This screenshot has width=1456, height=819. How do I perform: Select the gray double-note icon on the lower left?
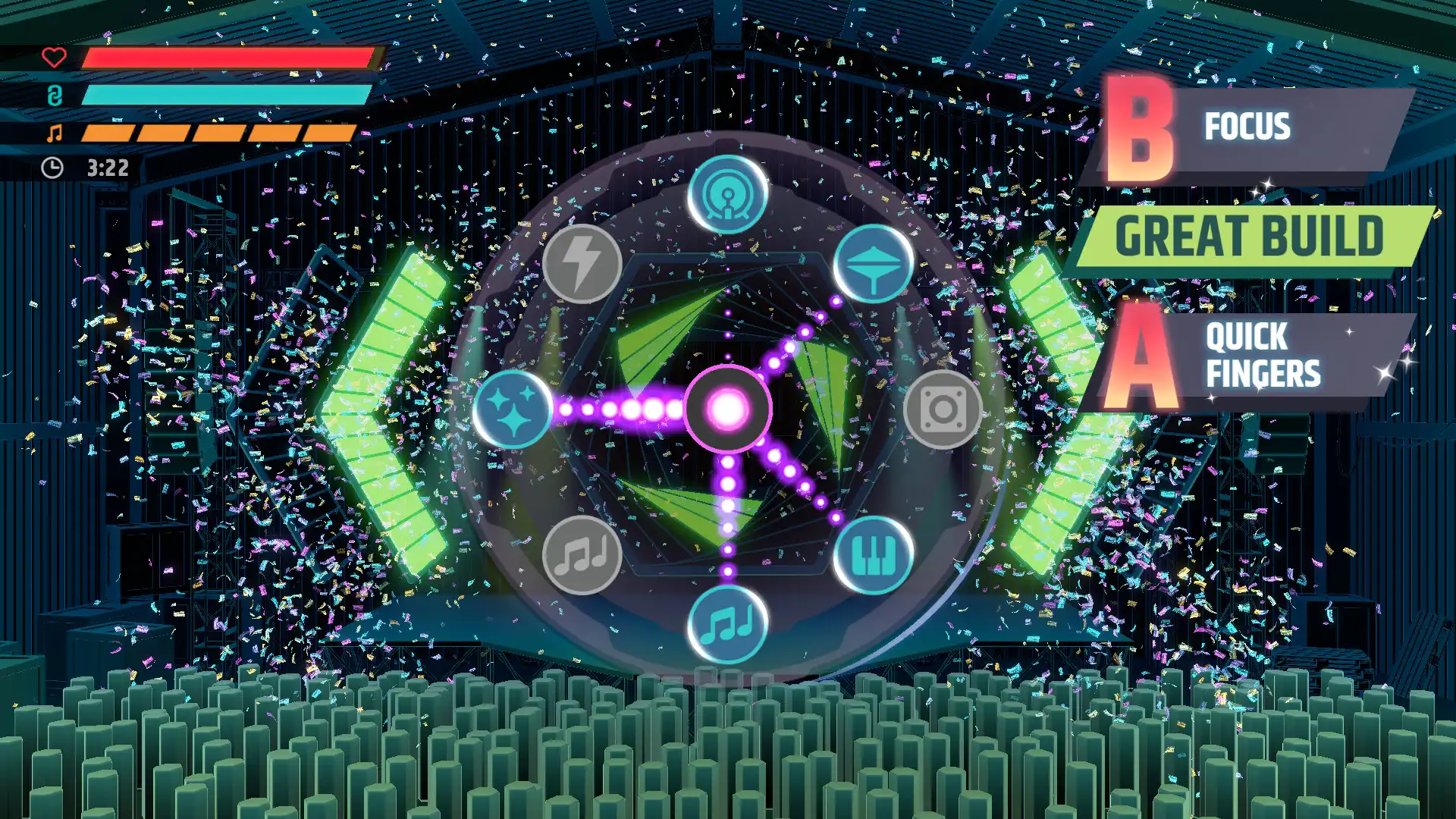[x=584, y=554]
